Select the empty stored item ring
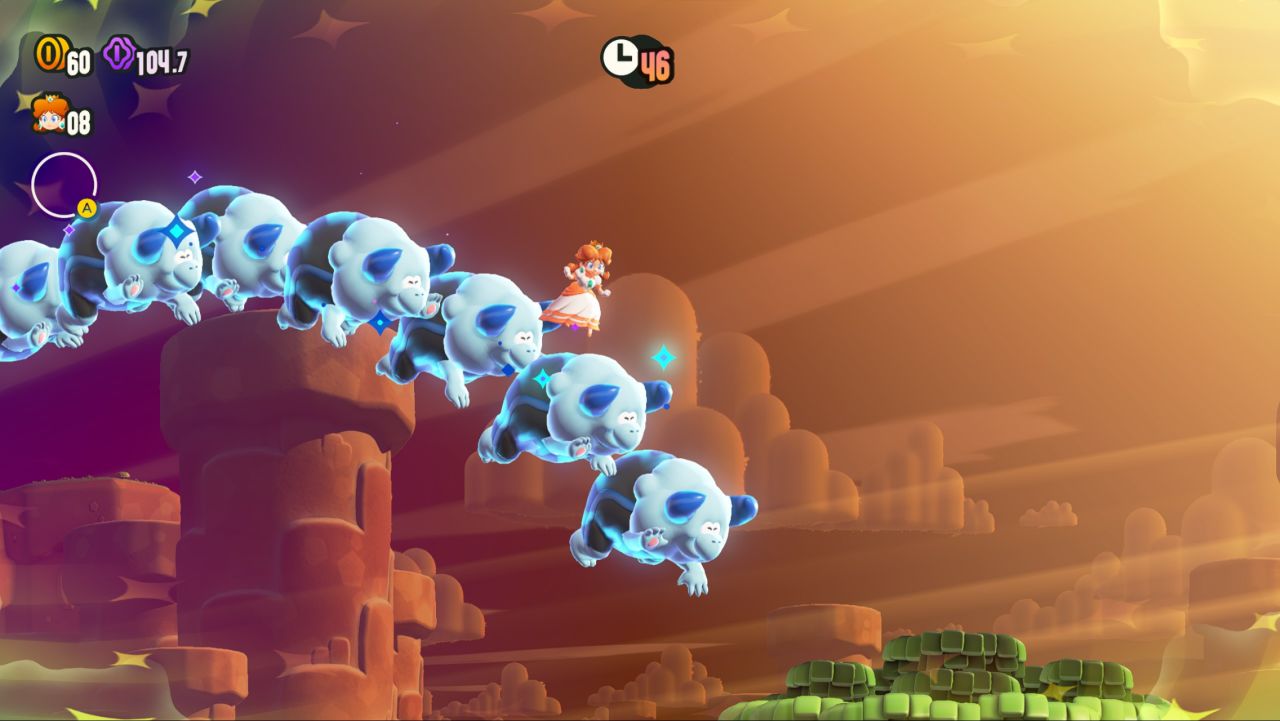 pos(63,184)
